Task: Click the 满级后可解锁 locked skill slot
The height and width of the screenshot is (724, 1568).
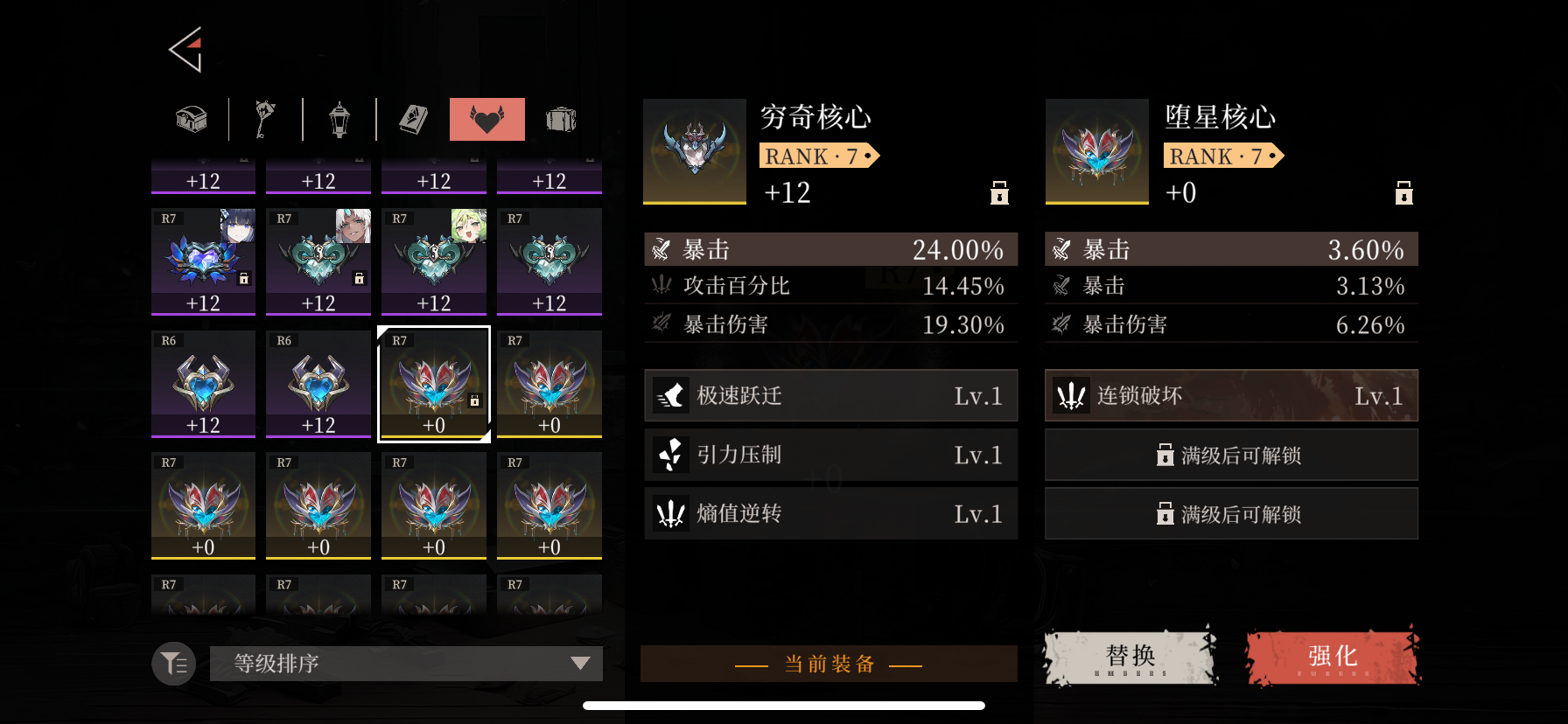Action: pos(1230,455)
